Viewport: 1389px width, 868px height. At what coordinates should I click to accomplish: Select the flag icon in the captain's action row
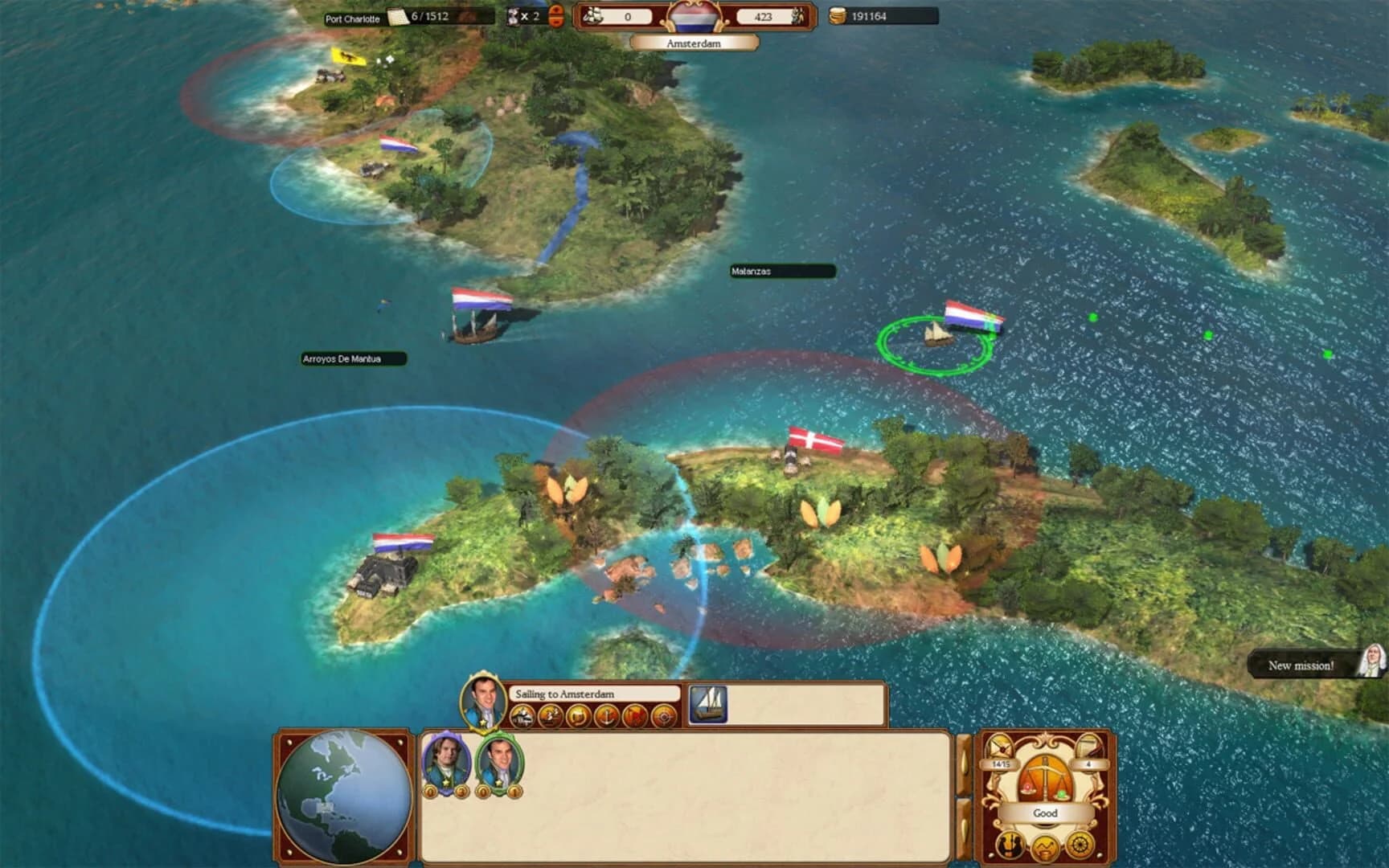pyautogui.click(x=635, y=714)
